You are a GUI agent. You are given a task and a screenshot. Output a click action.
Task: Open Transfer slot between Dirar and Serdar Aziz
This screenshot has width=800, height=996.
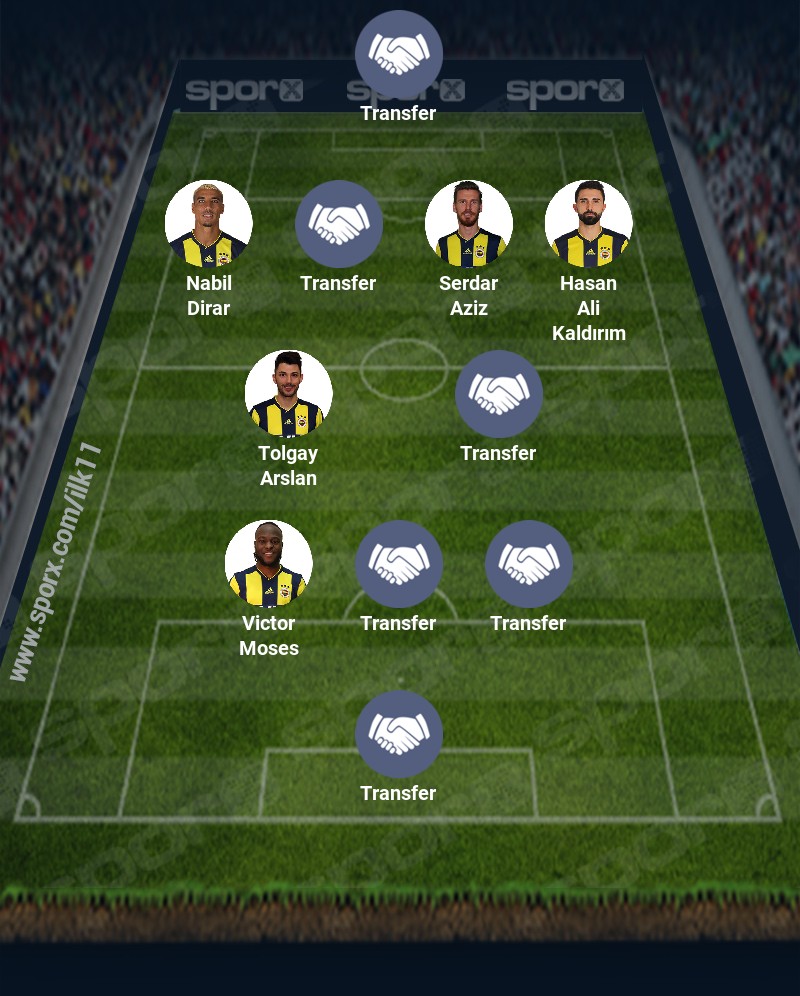pos(338,224)
